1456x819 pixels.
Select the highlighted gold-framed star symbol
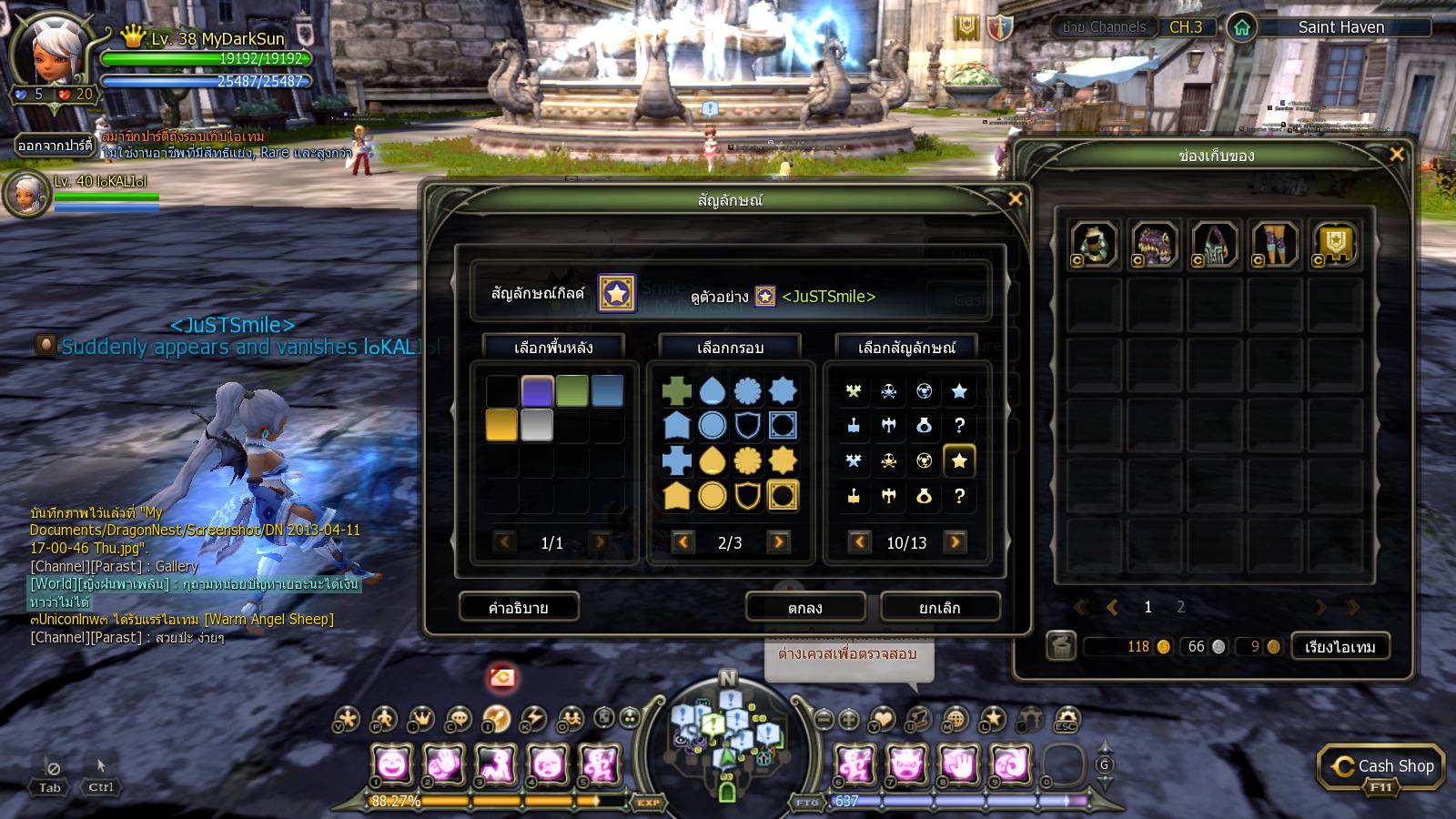point(959,461)
